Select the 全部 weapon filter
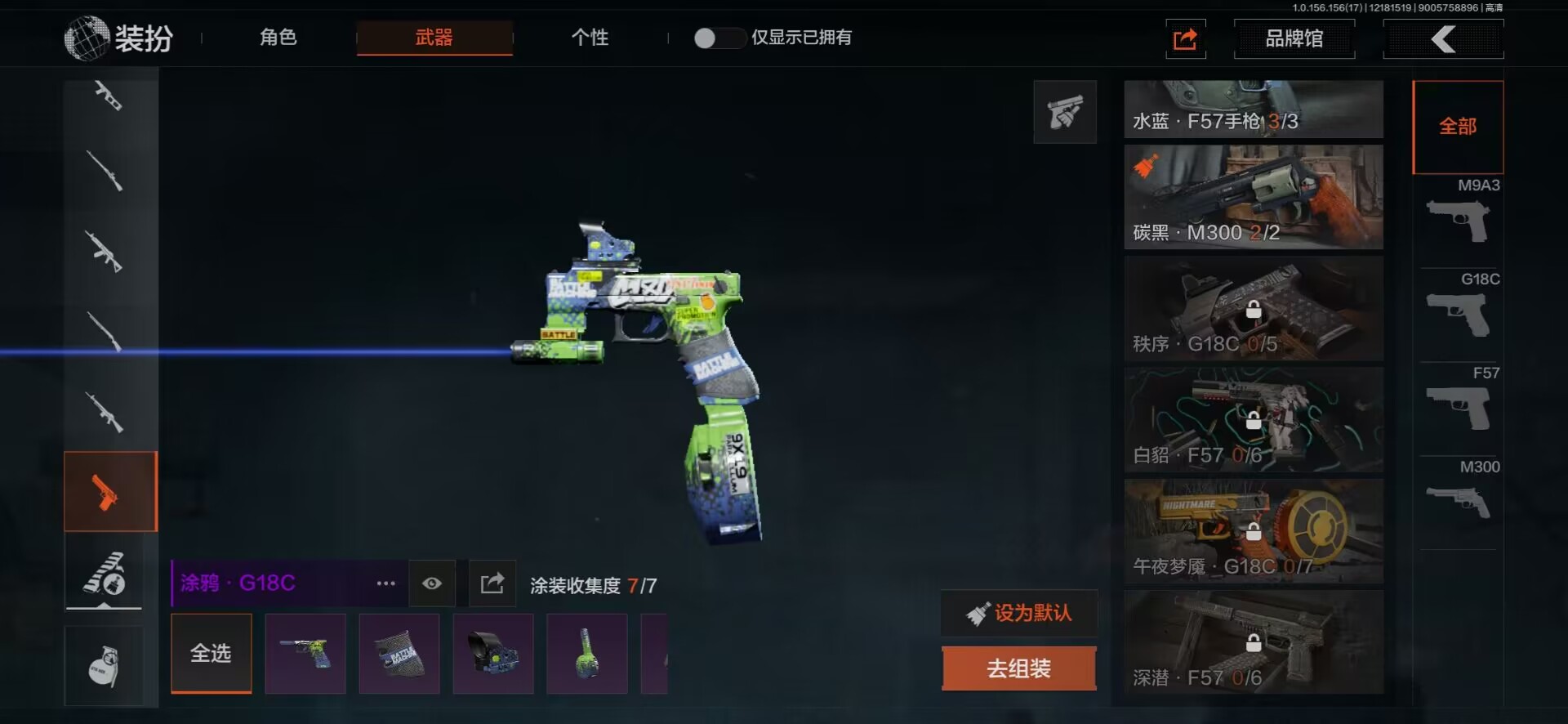The height and width of the screenshot is (724, 1568). point(1458,127)
